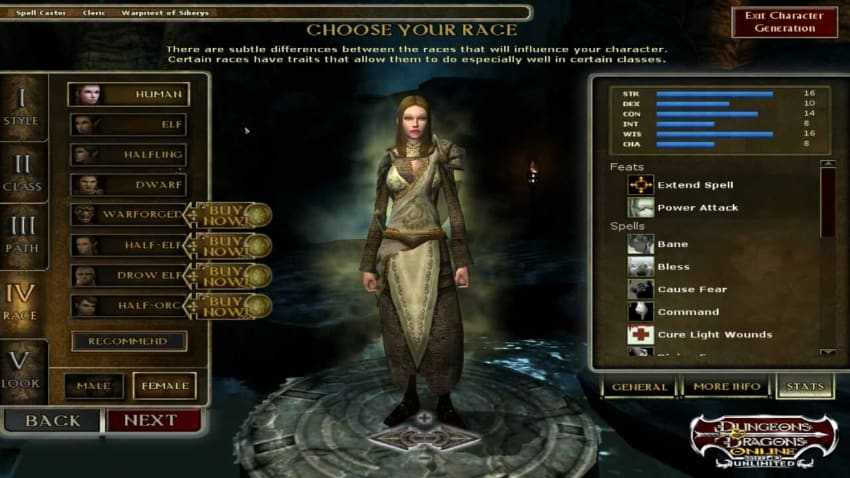The image size is (850, 478).
Task: Click the Recommend button
Action: pos(128,341)
